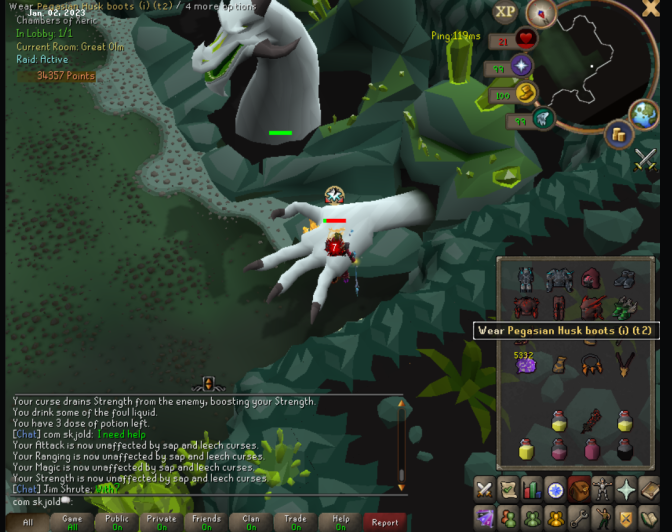Image resolution: width=672 pixels, height=532 pixels.
Task: Toggle the XP drops orb
Action: coord(505,12)
